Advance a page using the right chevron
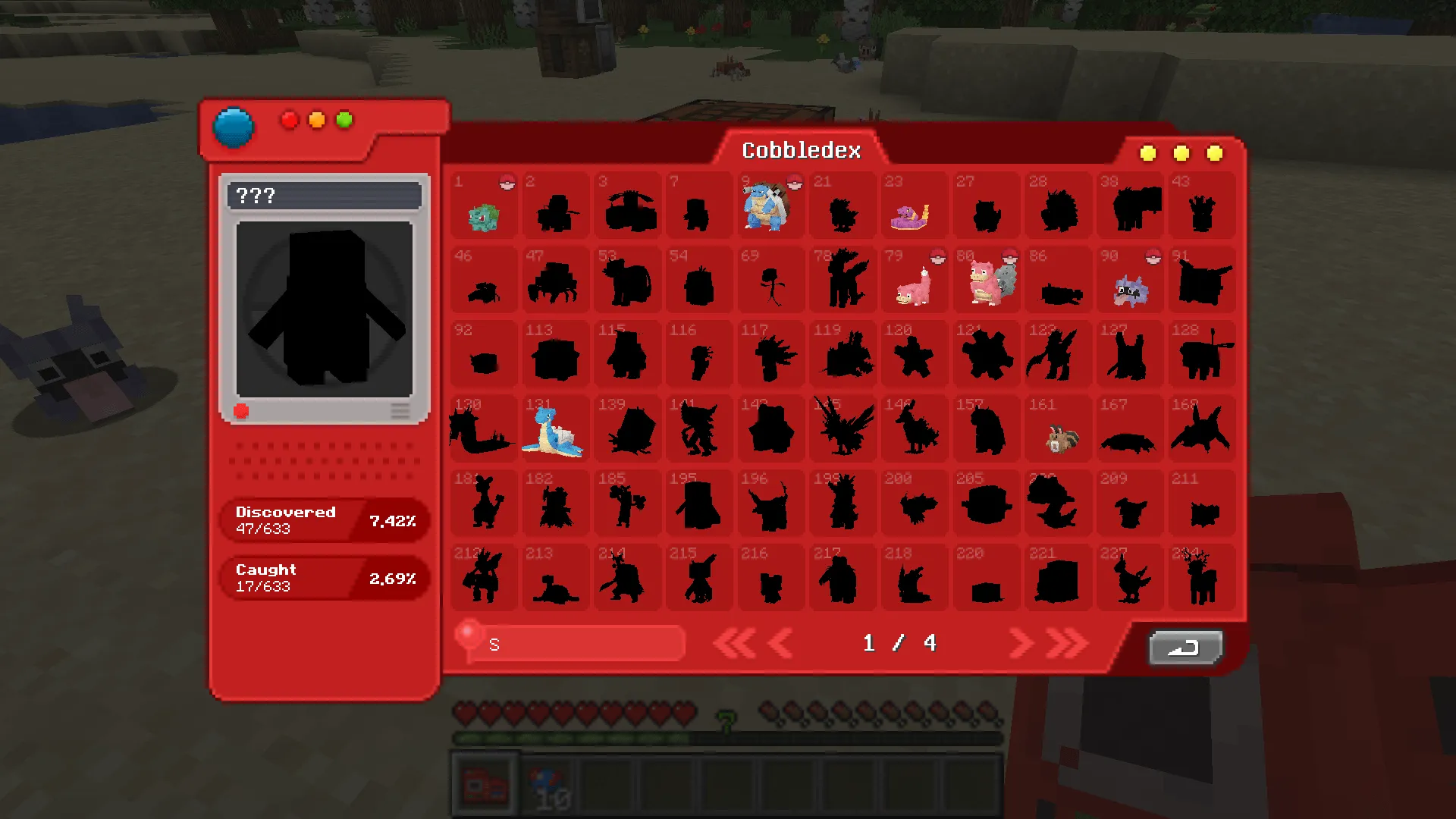1456x819 pixels. (x=1020, y=642)
